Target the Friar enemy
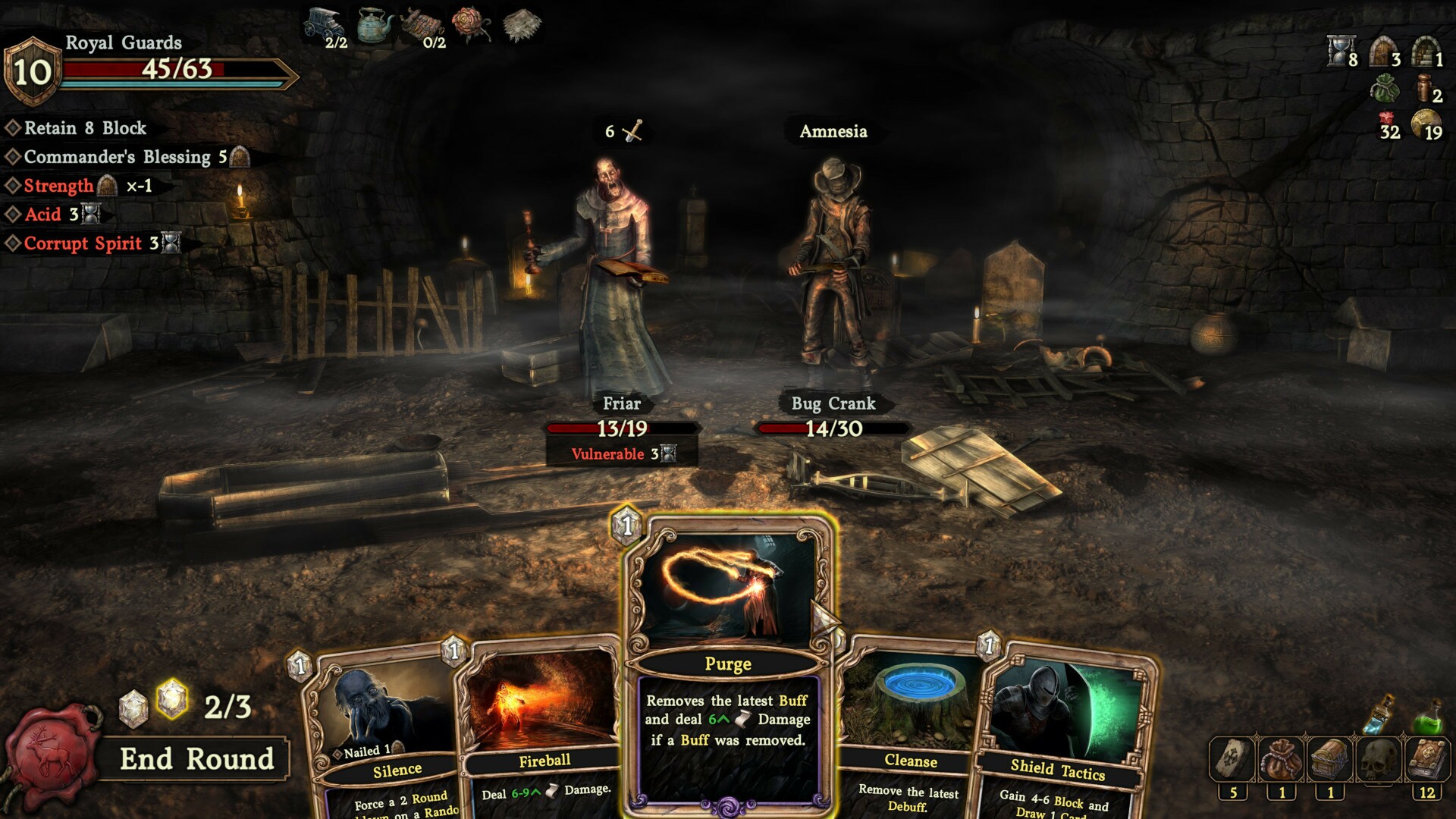The image size is (1456, 819). [618, 281]
